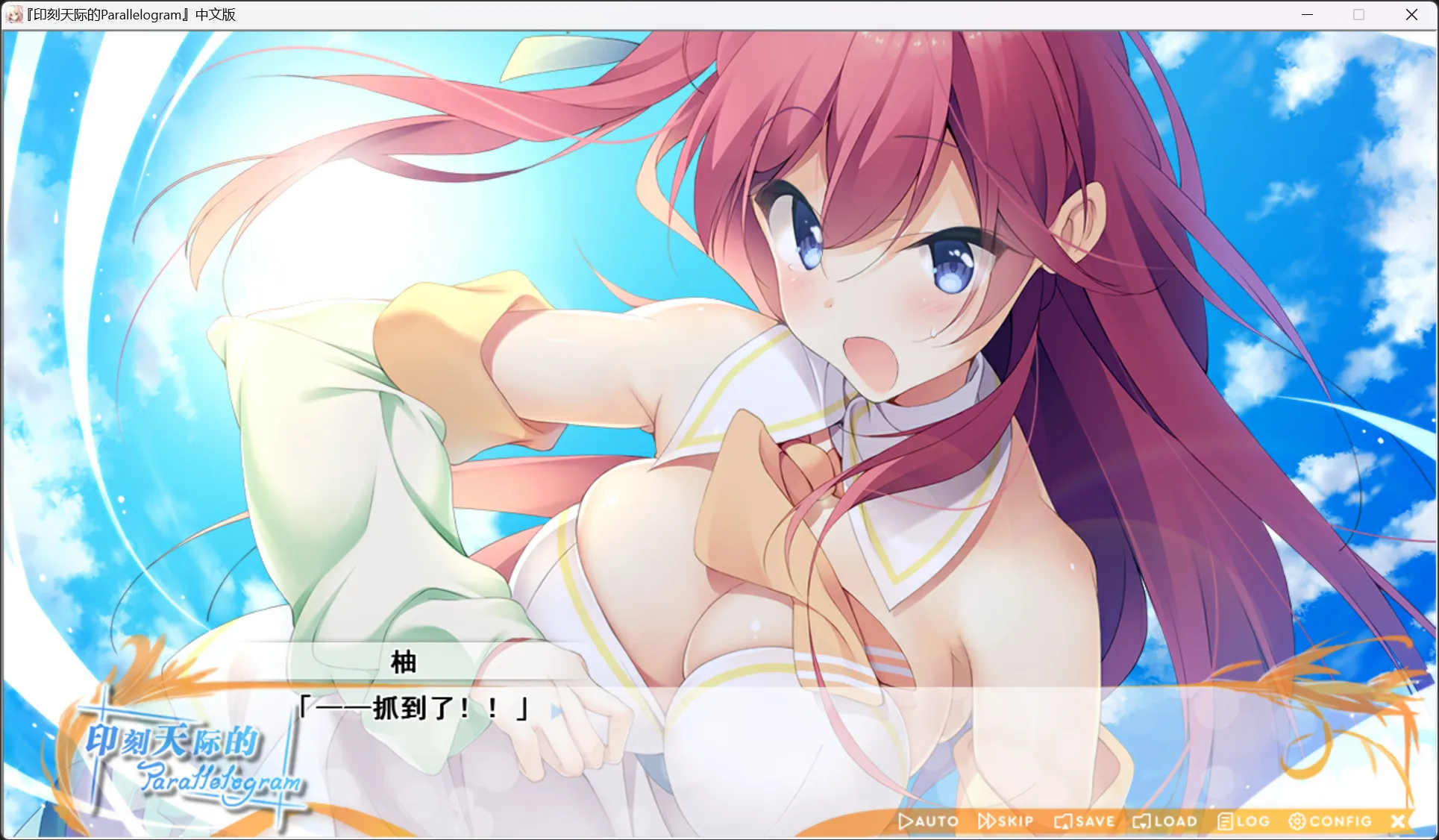Image resolution: width=1439 pixels, height=840 pixels.
Task: Open the LOG backlog icon
Action: point(1224,821)
